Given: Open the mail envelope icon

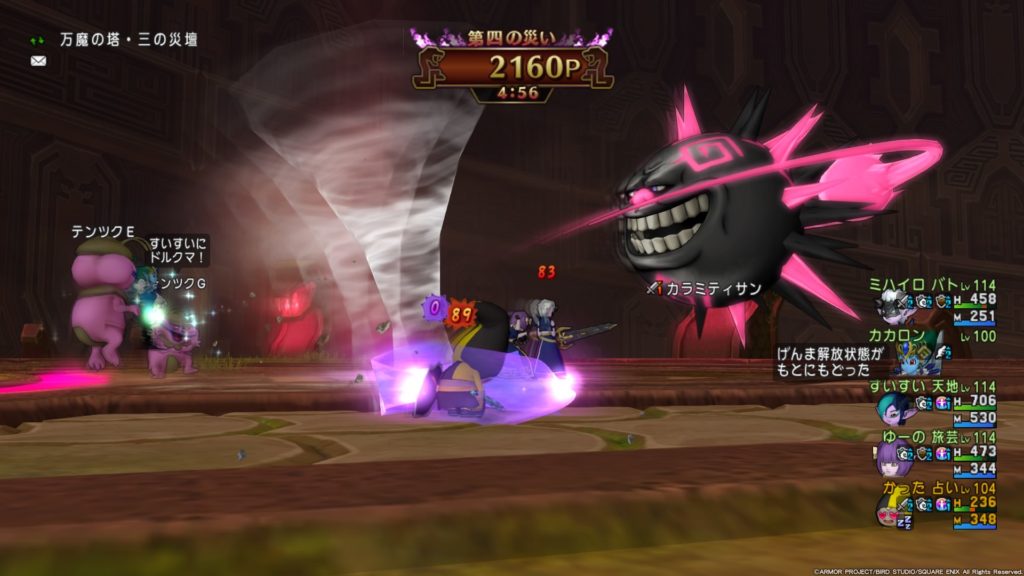Looking at the screenshot, I should (x=38, y=61).
